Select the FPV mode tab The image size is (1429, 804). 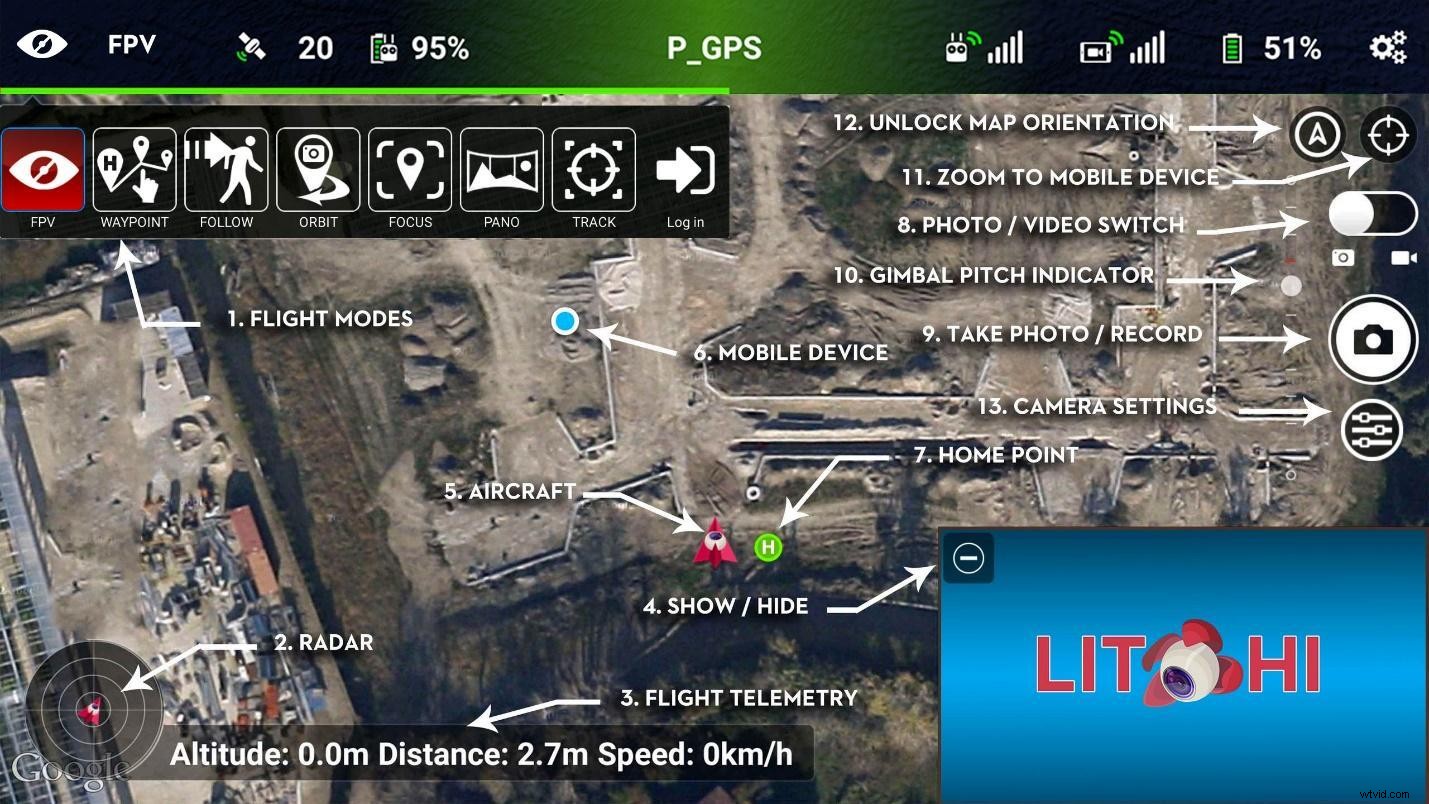pyautogui.click(x=42, y=170)
